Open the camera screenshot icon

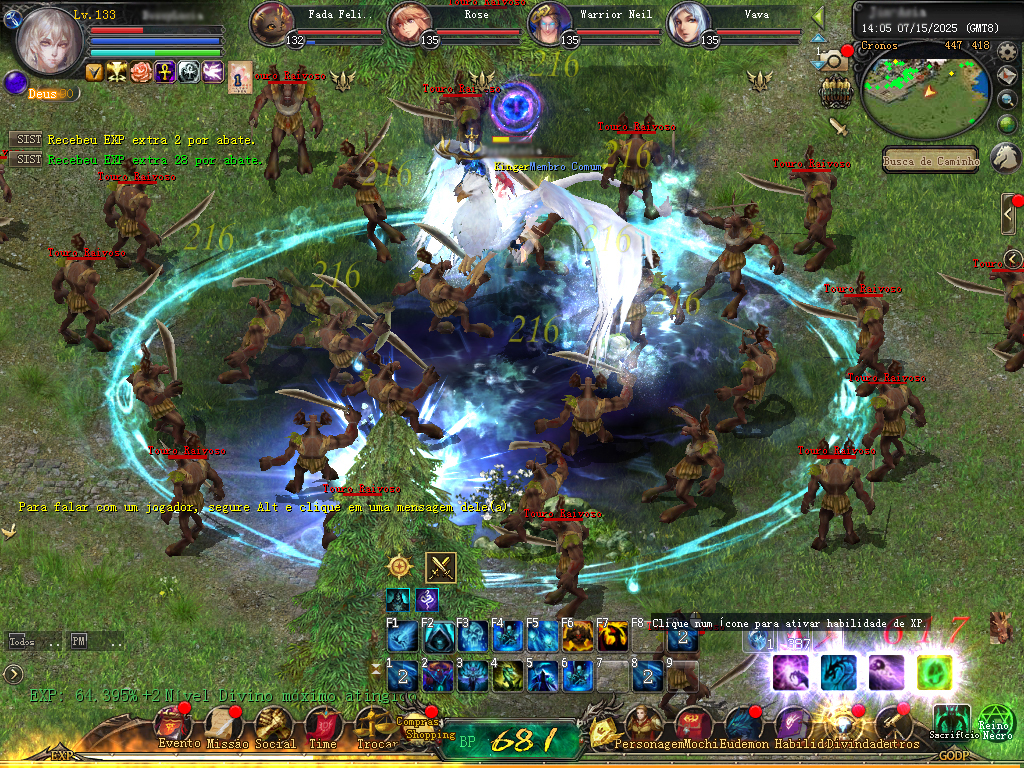[833, 62]
